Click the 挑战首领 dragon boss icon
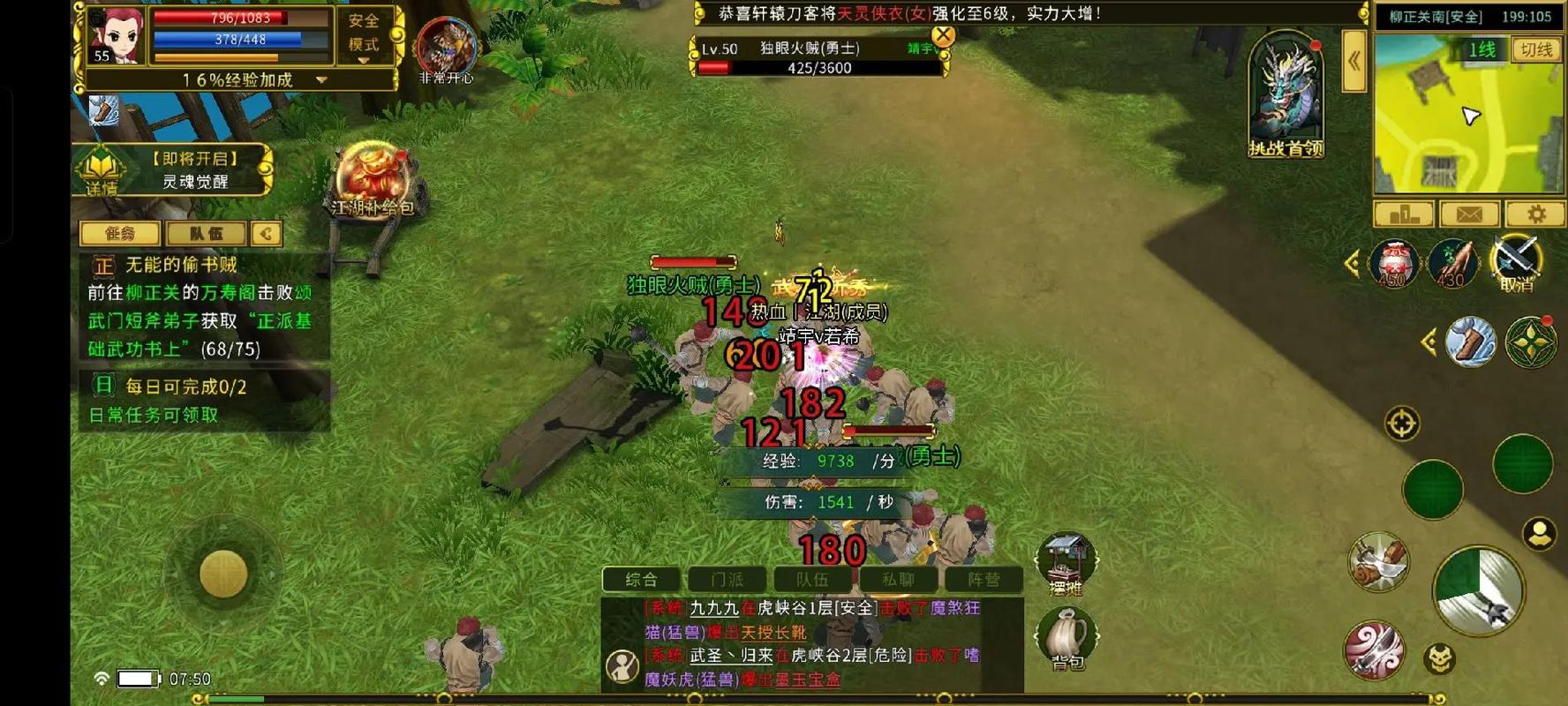Viewport: 1568px width, 706px height. (x=1285, y=93)
